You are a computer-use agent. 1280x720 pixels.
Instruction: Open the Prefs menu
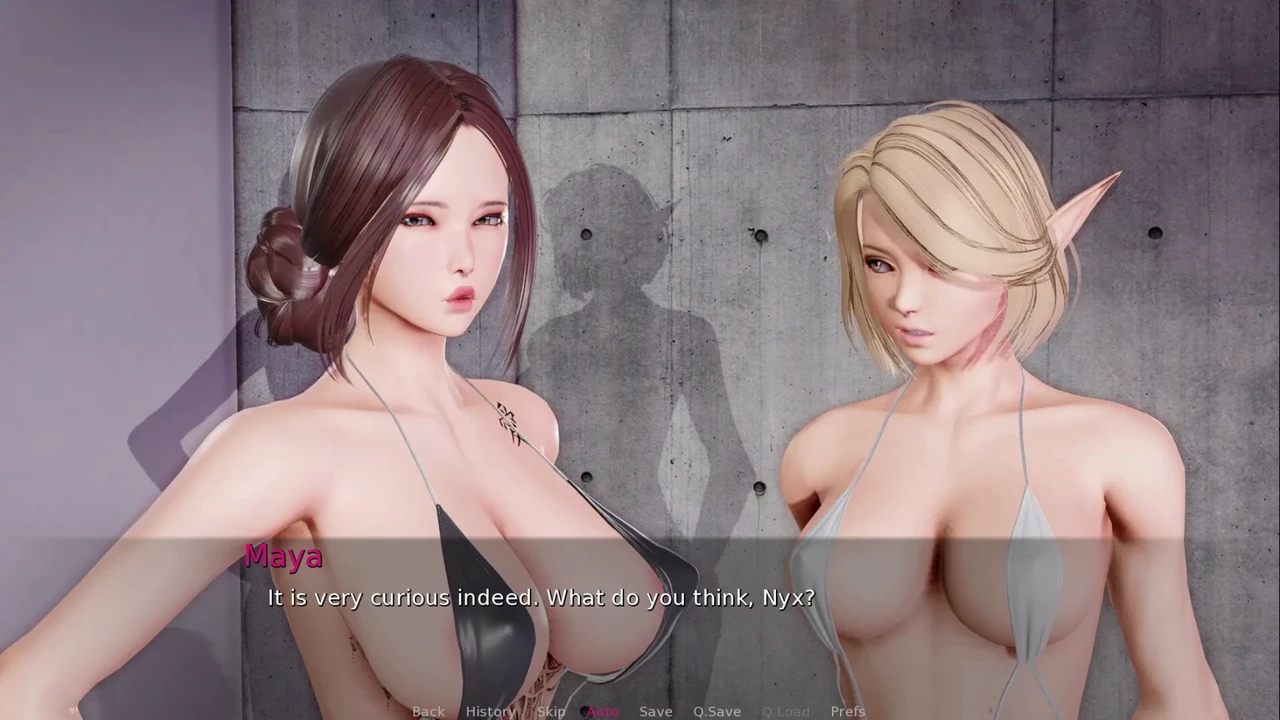(x=848, y=711)
